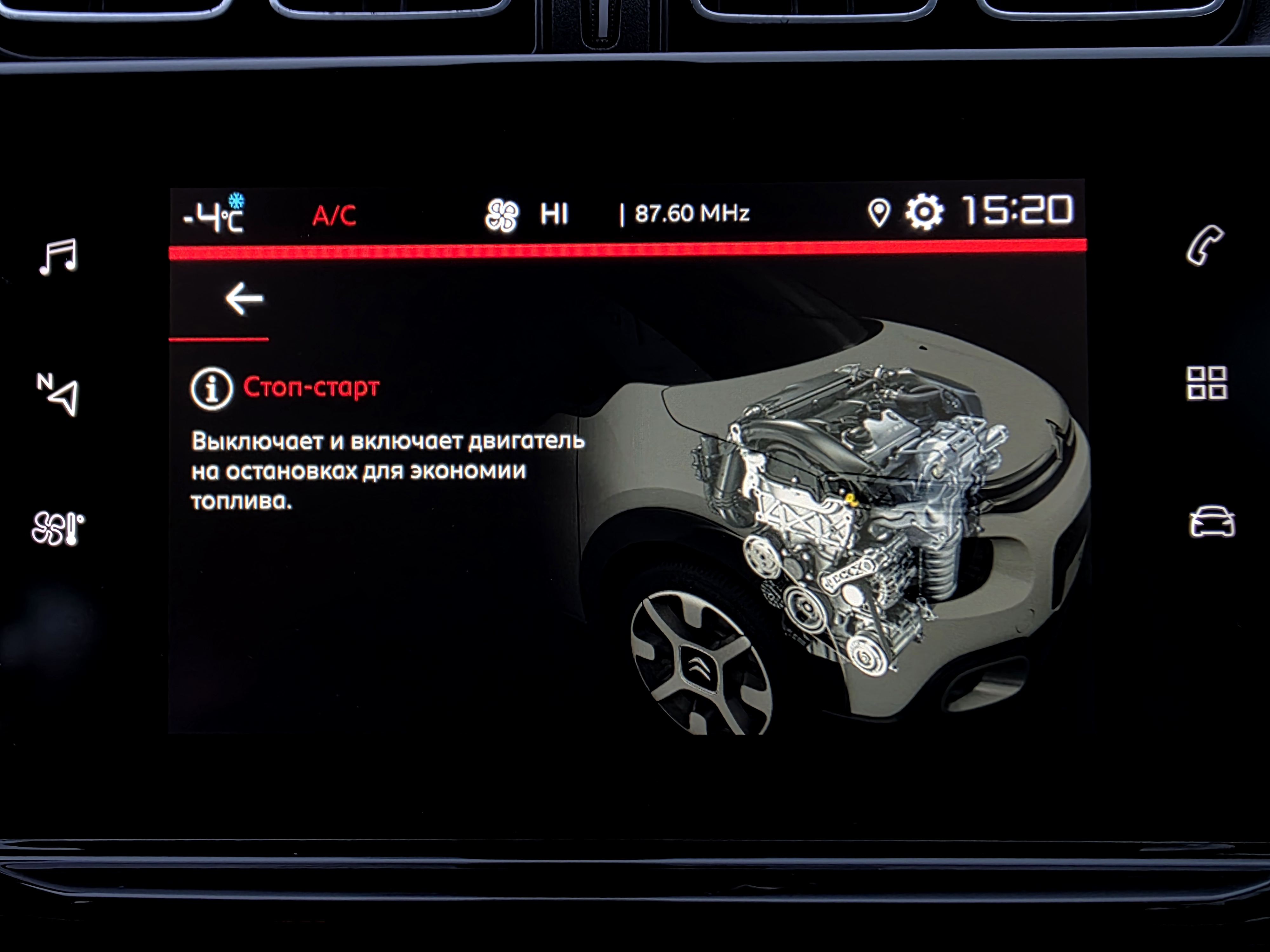
Task: Tap the location pin icon
Action: click(x=879, y=214)
